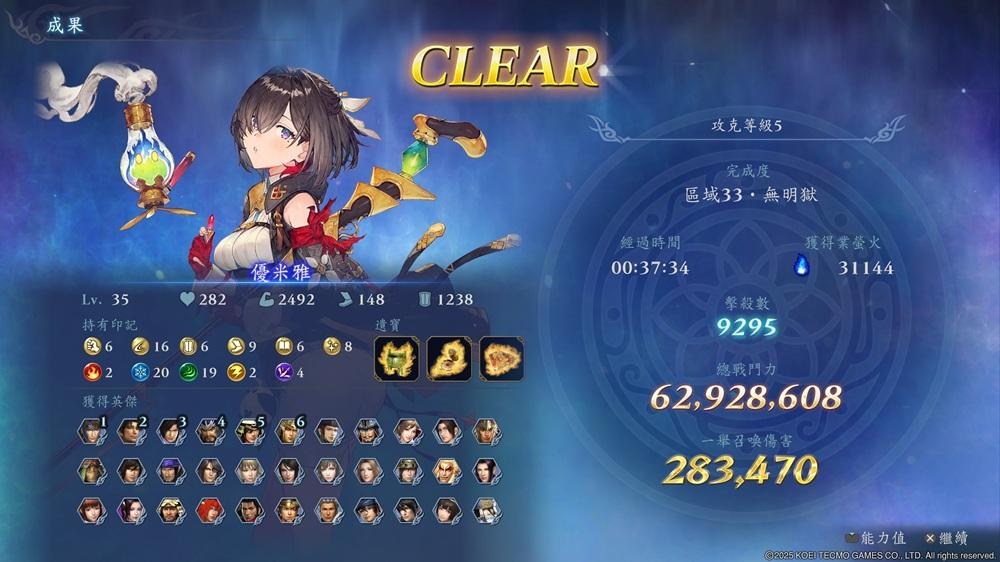Click the green wind swirl emblem

tap(184, 373)
